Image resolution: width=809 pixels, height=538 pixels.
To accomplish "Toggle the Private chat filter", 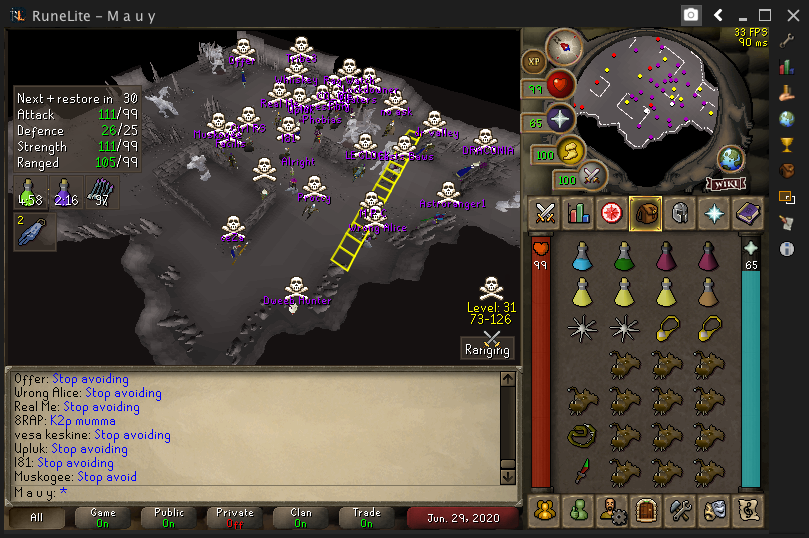I will click(236, 517).
